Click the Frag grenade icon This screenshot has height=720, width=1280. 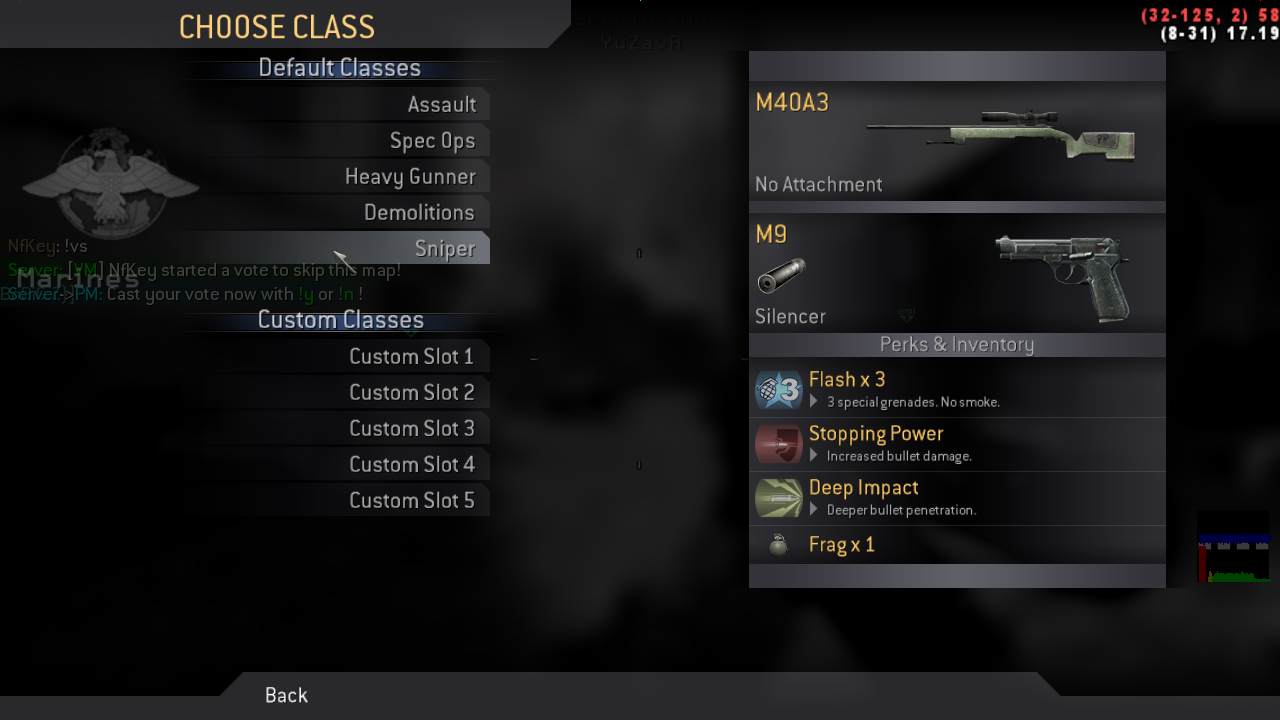pyautogui.click(x=779, y=544)
